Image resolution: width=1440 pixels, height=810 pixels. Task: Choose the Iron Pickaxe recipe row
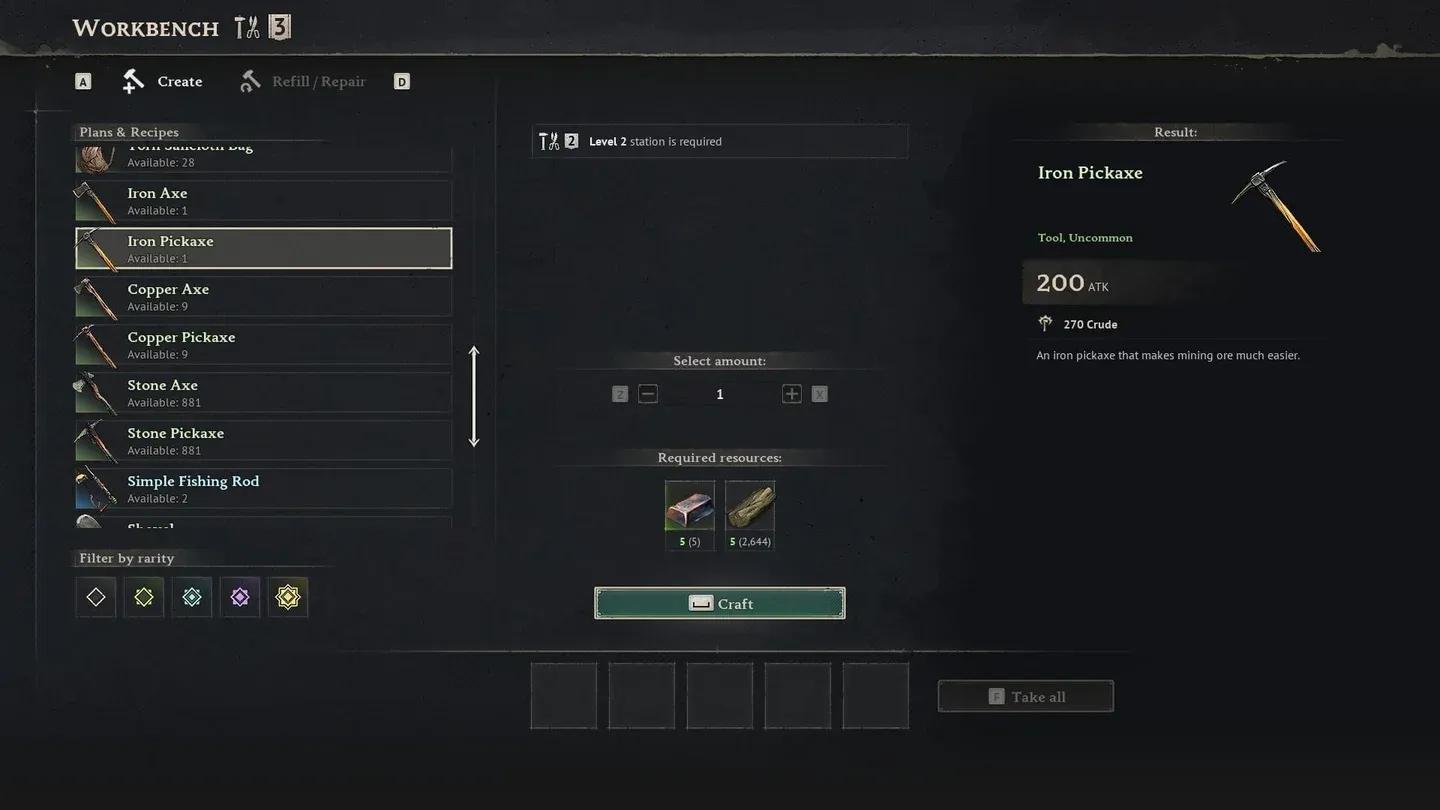263,249
